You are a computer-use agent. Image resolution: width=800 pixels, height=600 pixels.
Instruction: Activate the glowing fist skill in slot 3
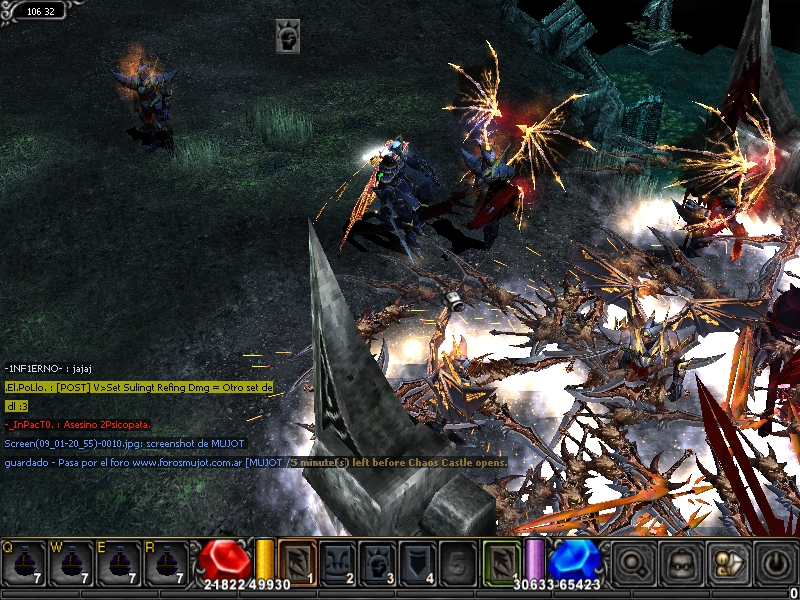coord(378,561)
